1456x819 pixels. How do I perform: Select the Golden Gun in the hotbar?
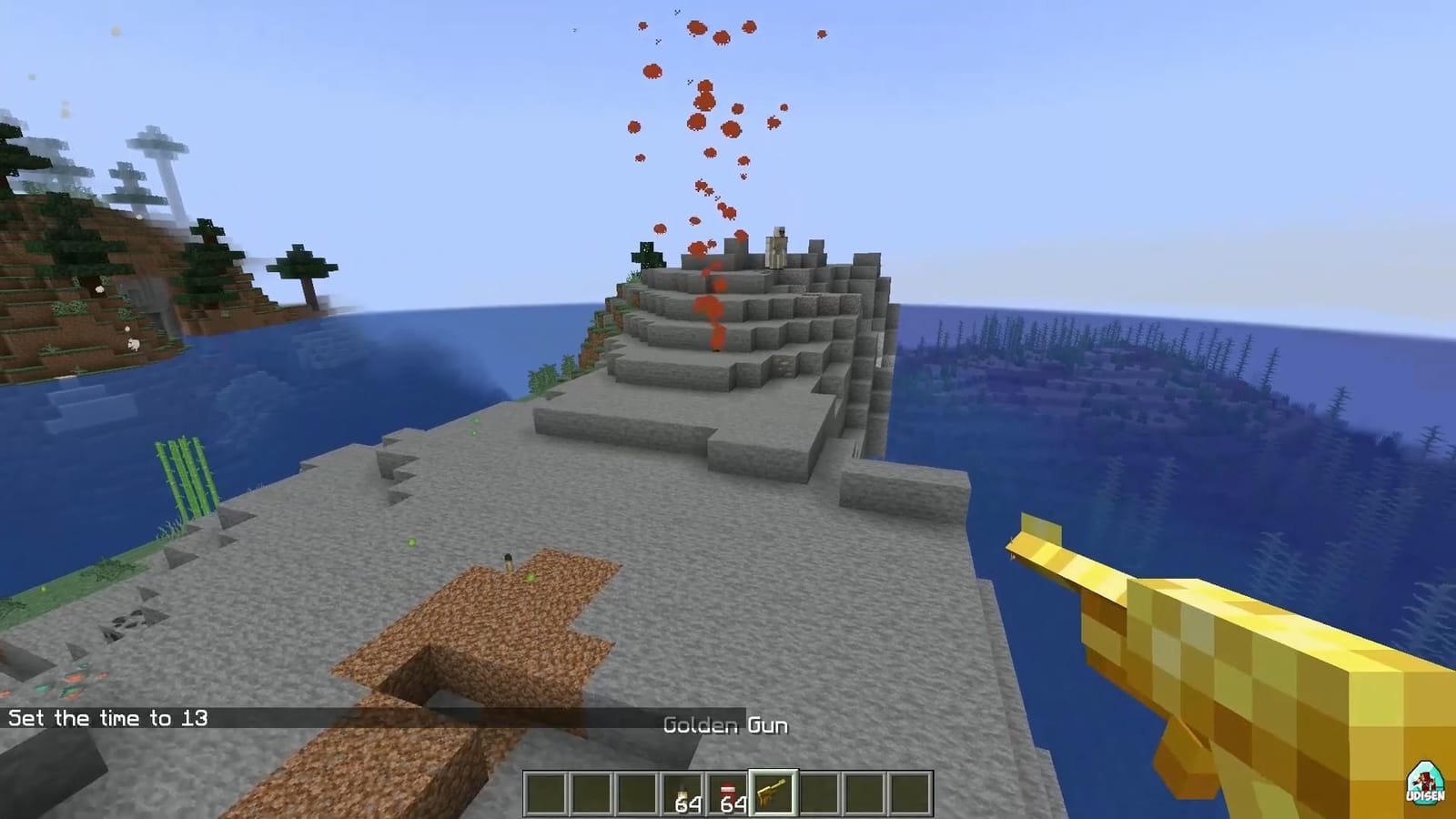click(773, 794)
